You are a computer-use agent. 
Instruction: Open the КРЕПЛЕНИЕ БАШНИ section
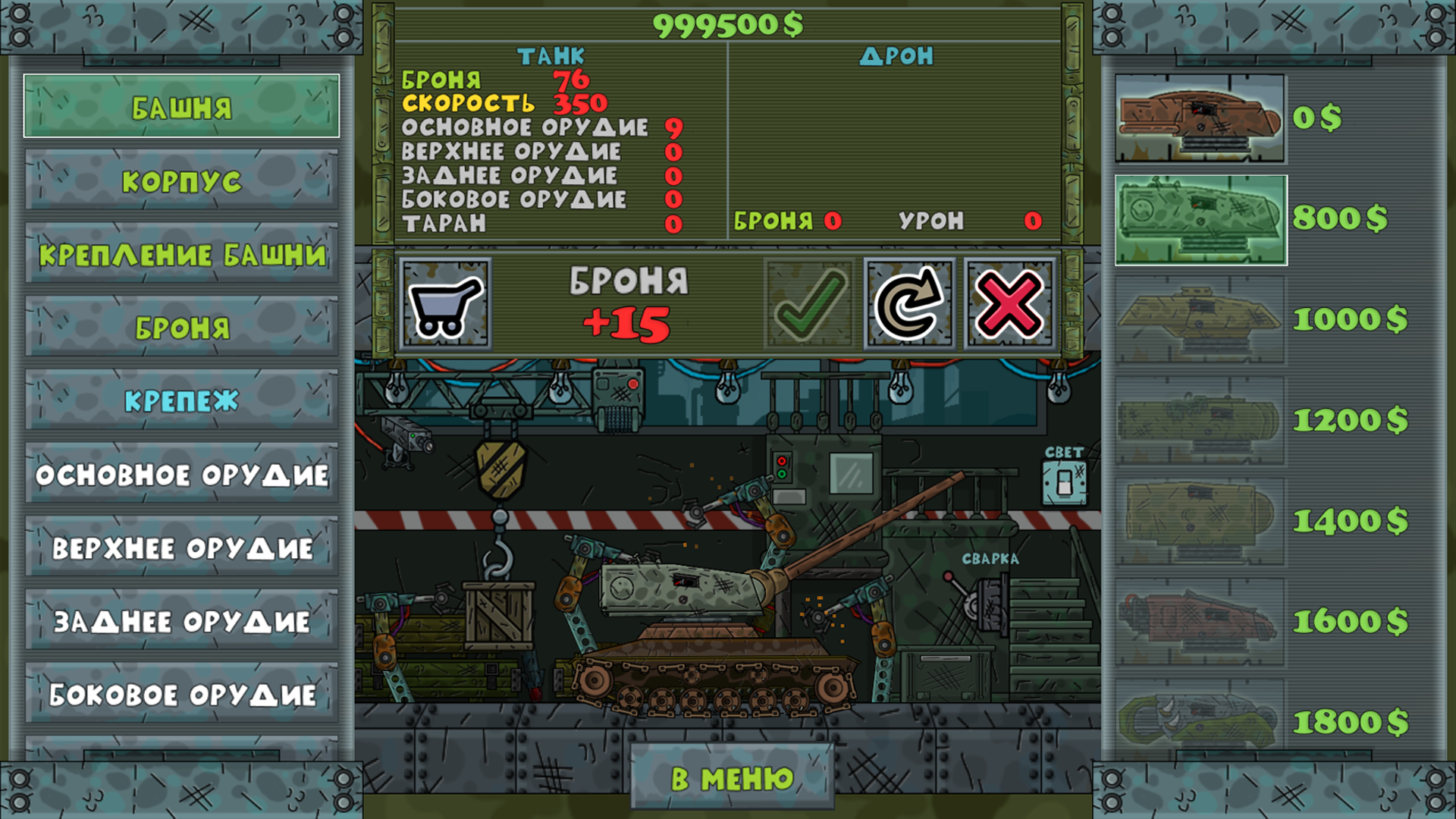point(180,255)
